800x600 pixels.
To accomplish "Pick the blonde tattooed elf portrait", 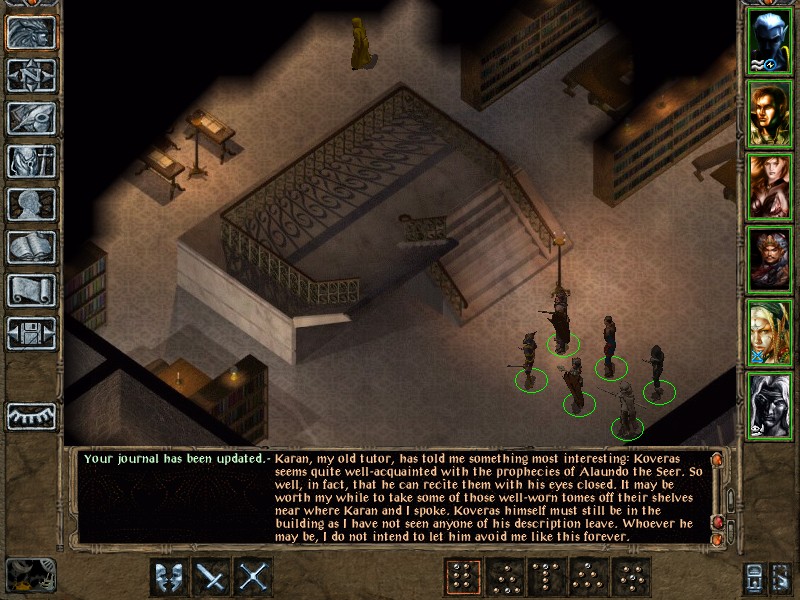I will point(768,330).
